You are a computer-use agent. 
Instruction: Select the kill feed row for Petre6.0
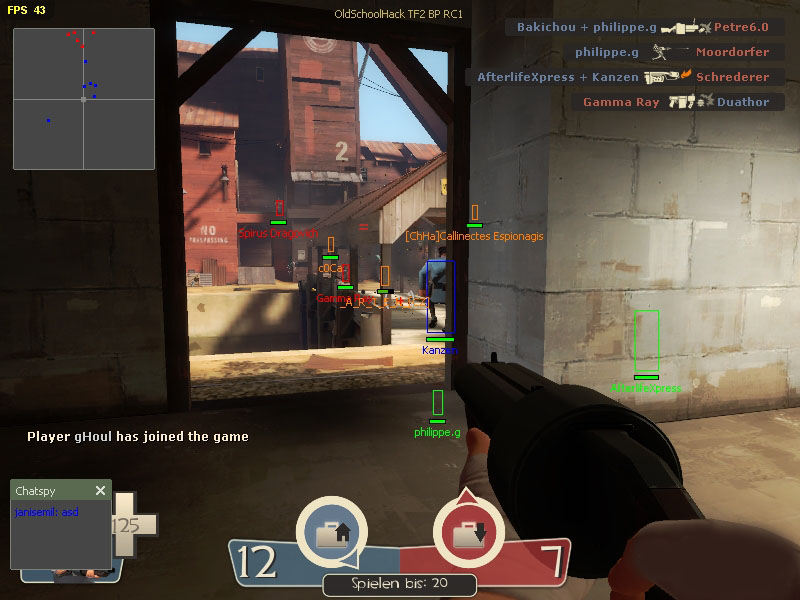coord(645,27)
